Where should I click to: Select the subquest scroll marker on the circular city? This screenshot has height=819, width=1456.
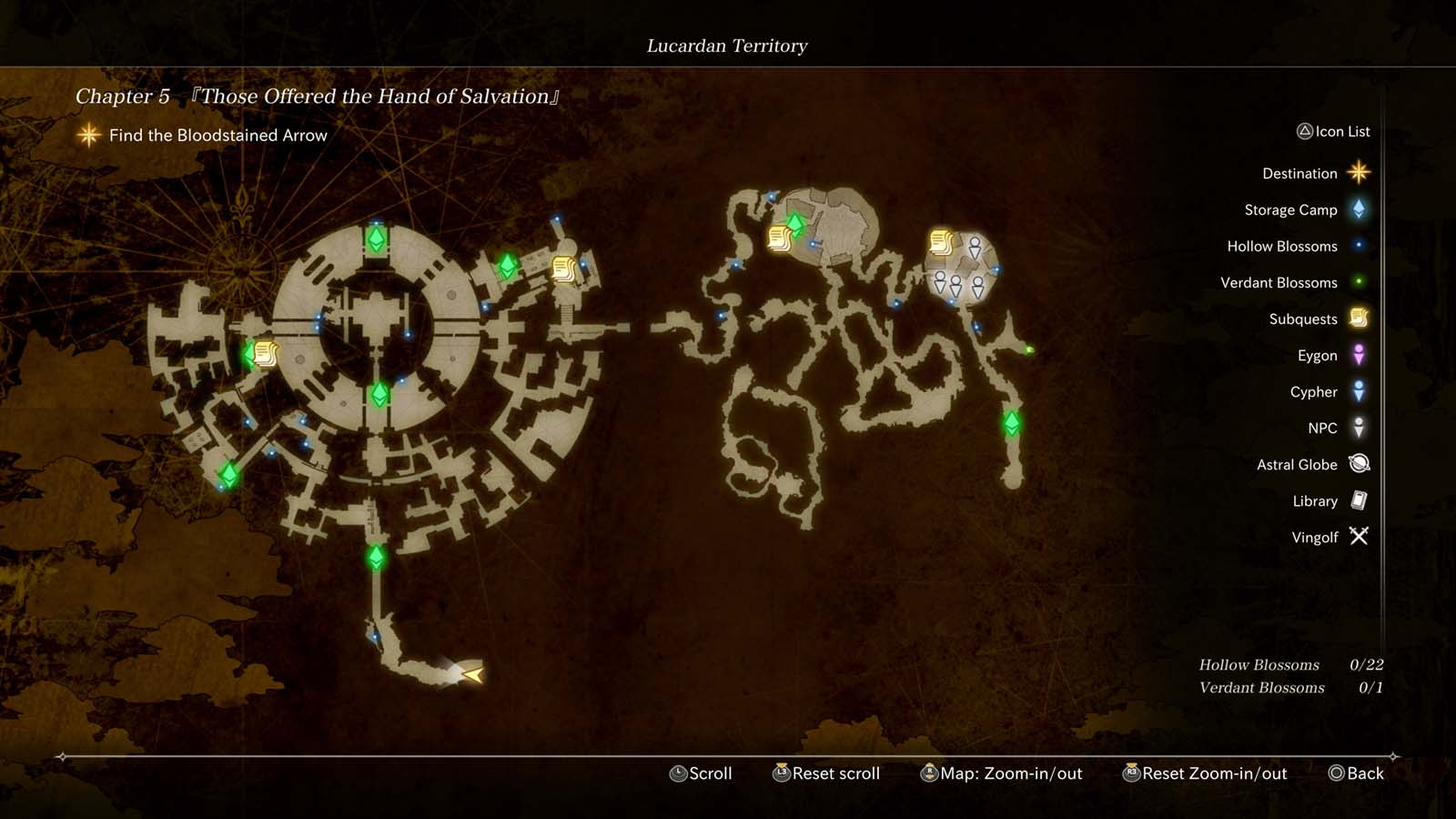click(x=267, y=354)
